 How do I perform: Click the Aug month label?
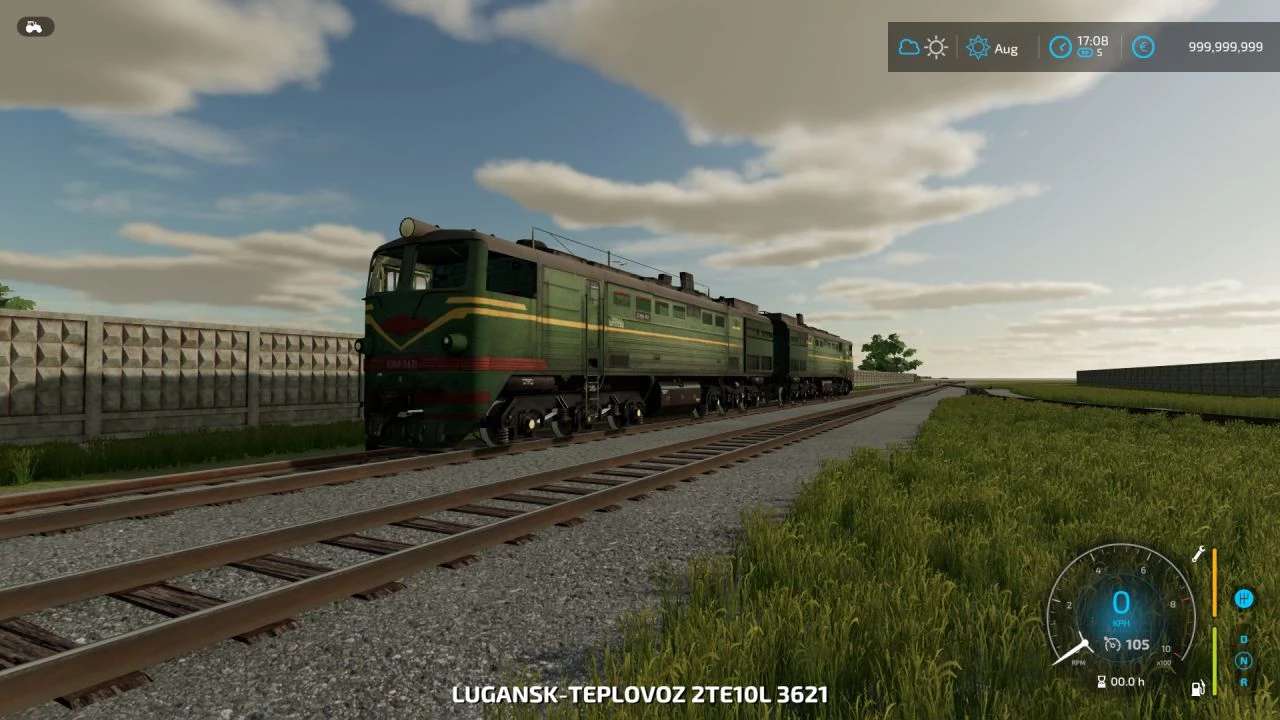click(x=1006, y=48)
